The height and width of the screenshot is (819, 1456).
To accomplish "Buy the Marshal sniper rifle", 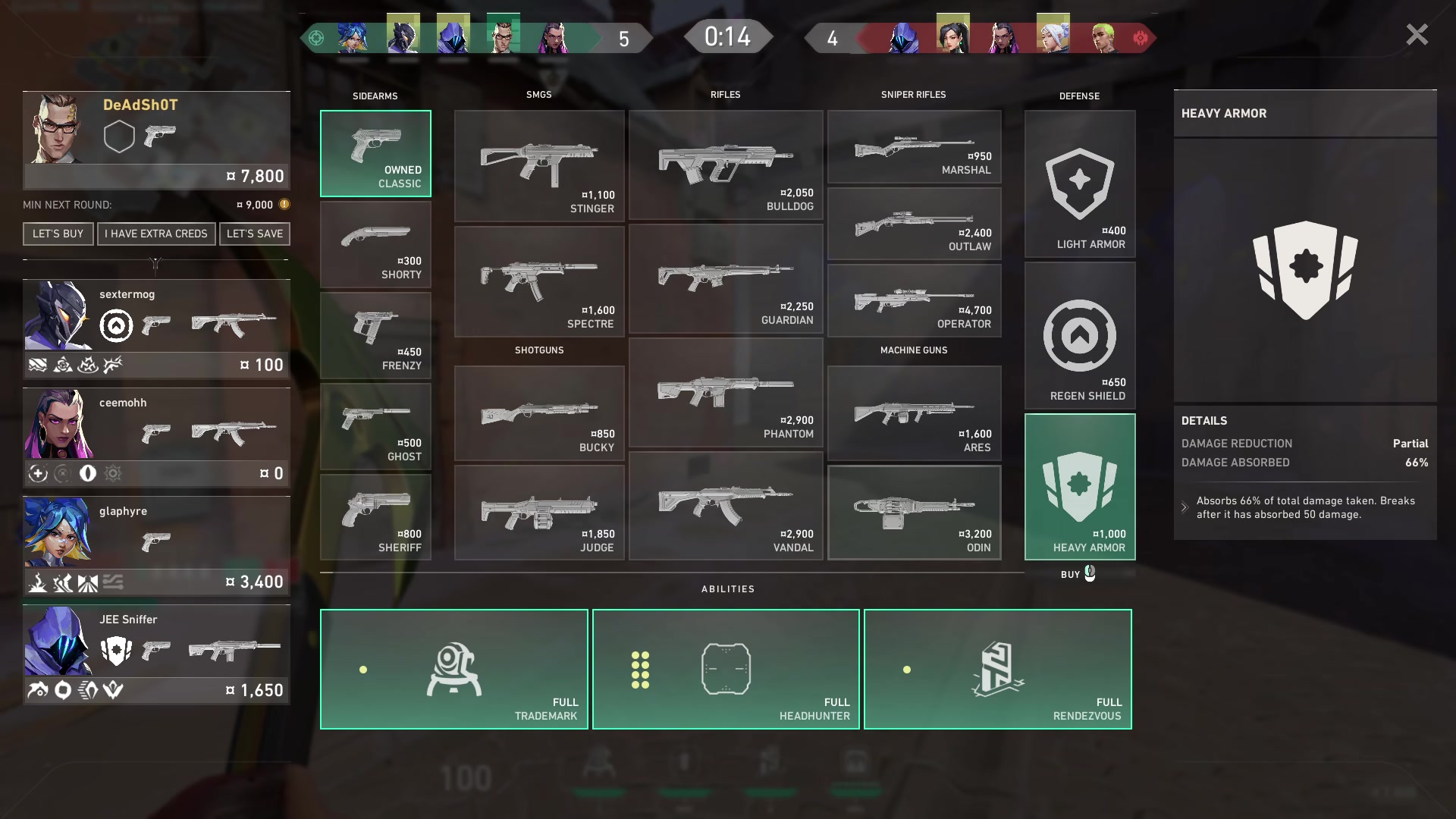I will tap(914, 147).
